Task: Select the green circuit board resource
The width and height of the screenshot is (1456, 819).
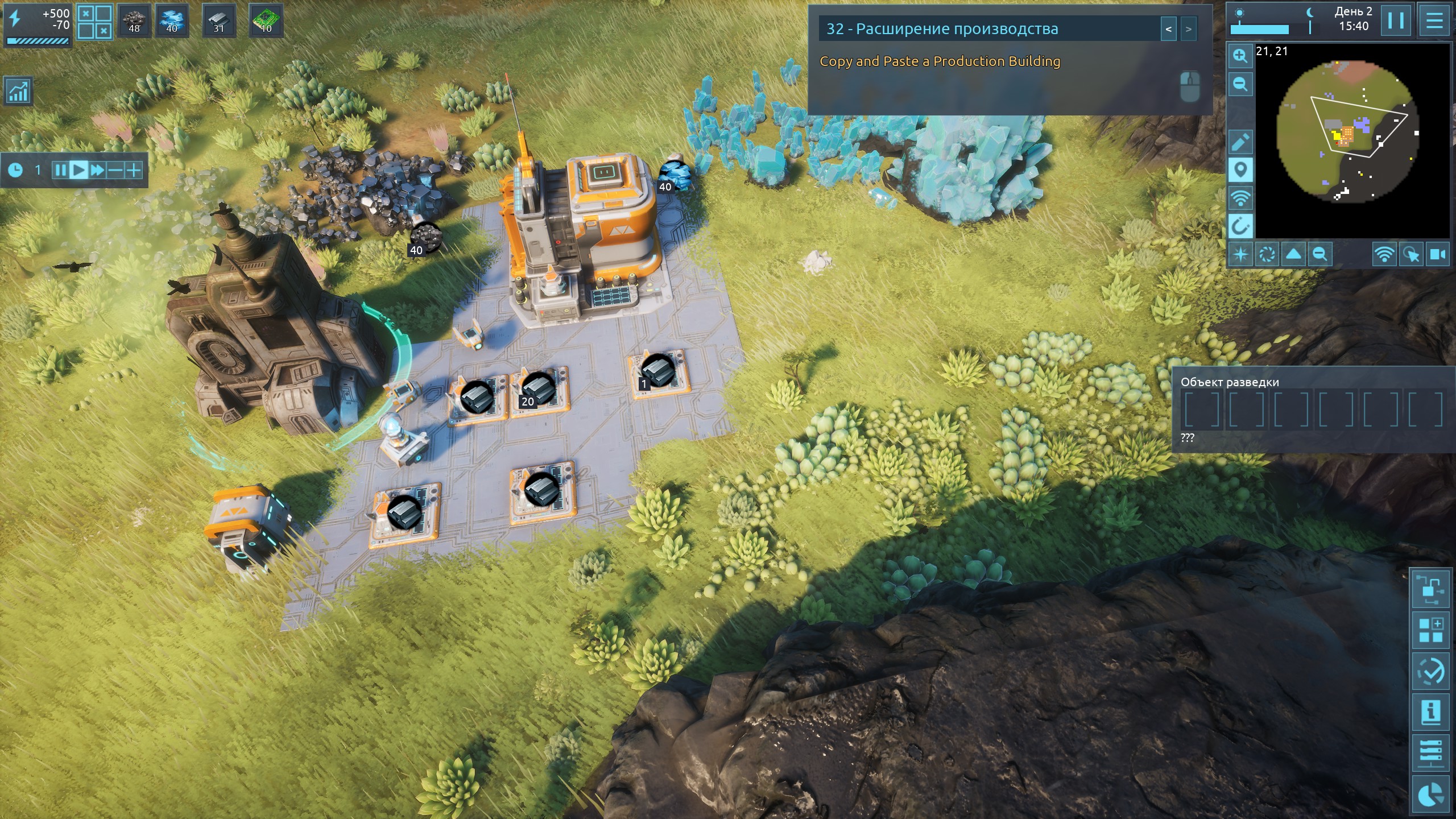Action: point(266,21)
